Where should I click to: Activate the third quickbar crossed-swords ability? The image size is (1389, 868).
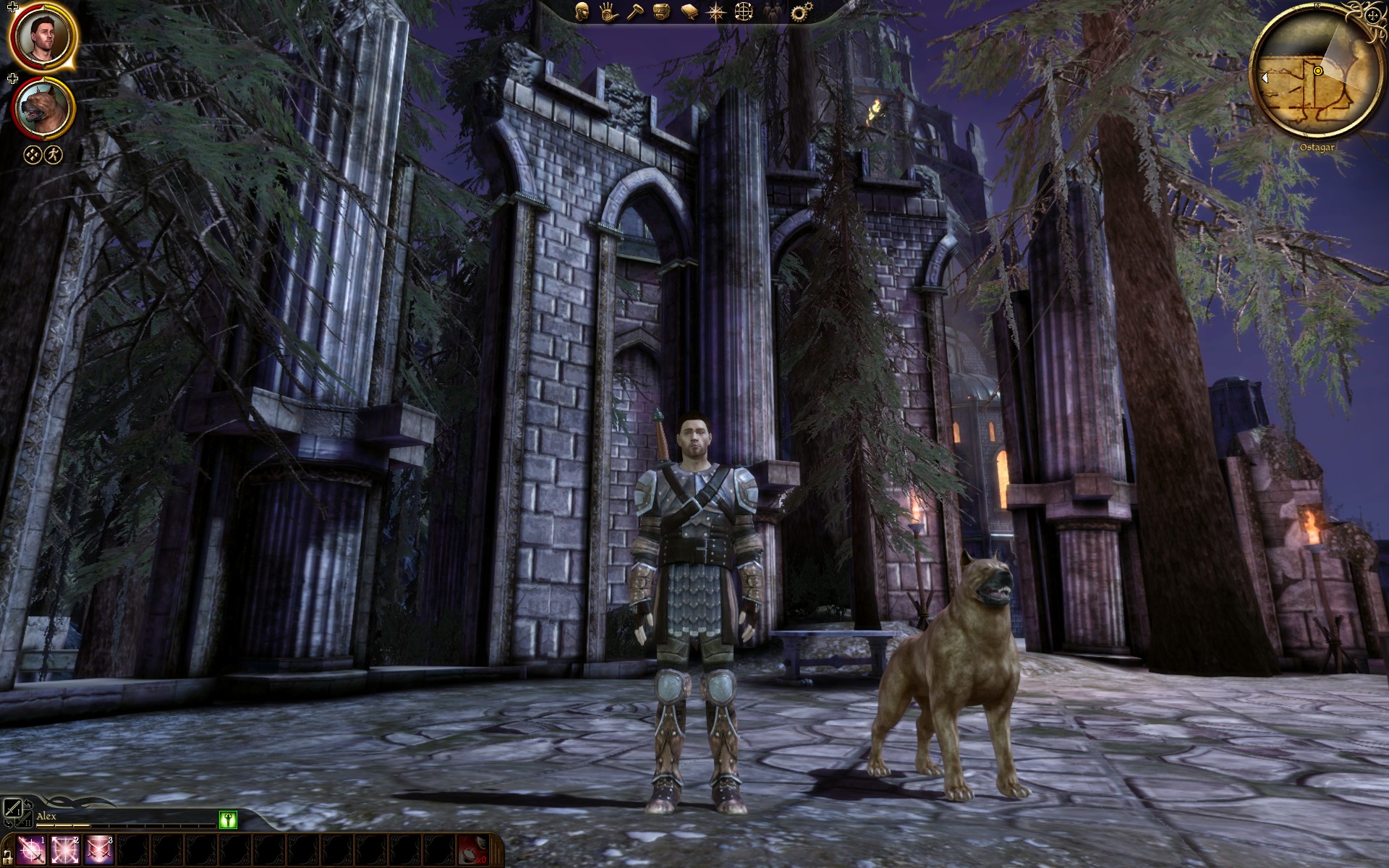[x=99, y=850]
